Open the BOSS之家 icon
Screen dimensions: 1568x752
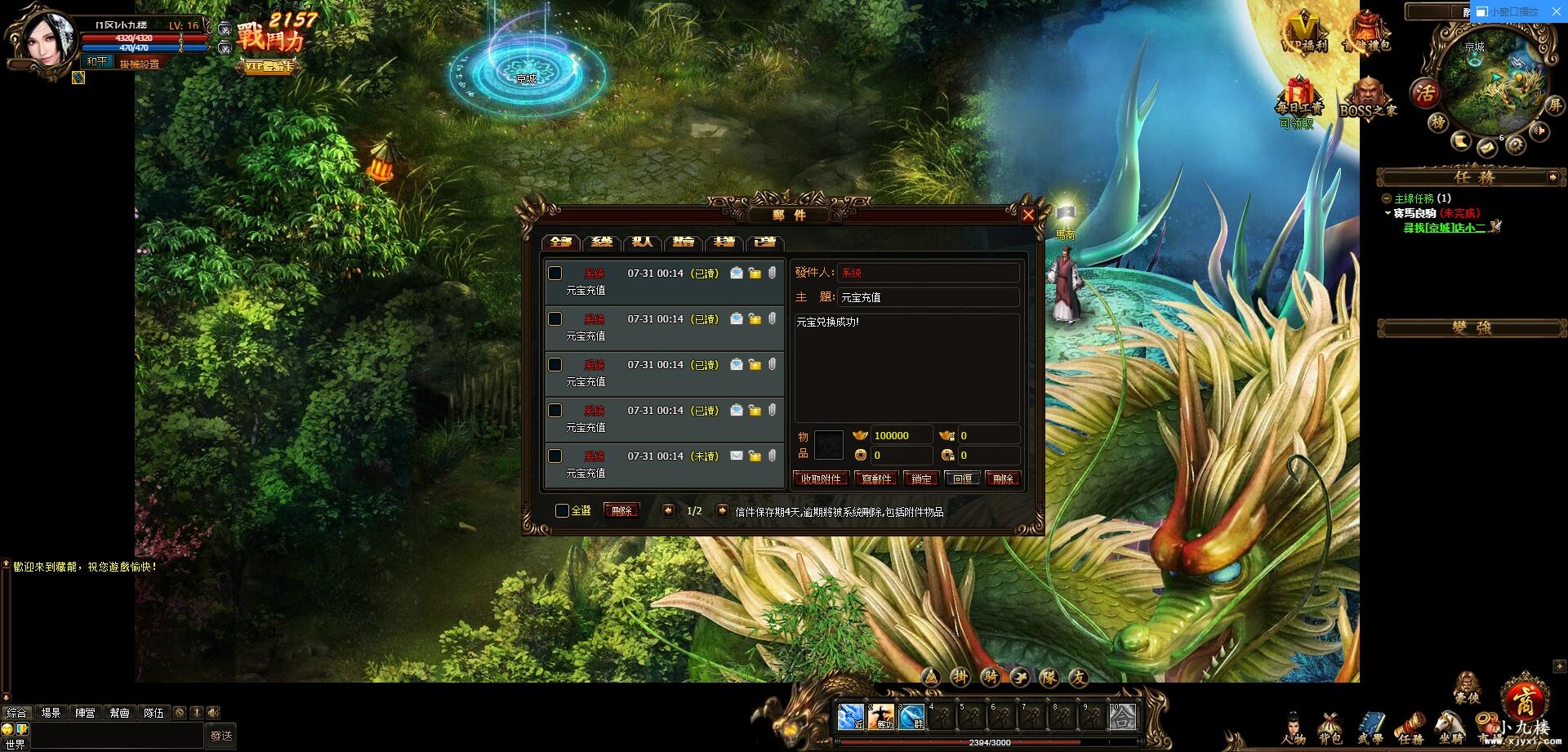coord(1368,98)
